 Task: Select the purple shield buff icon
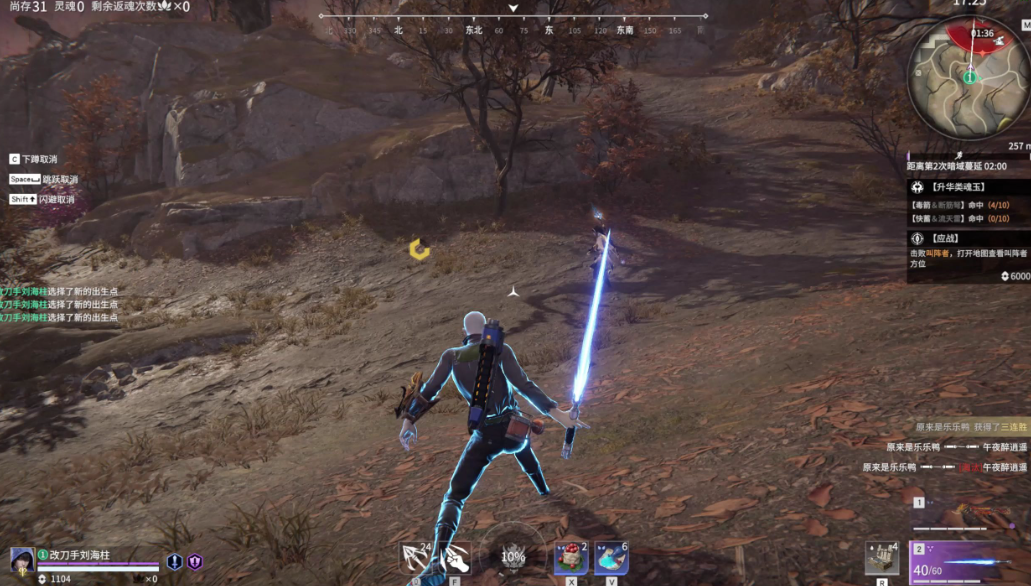(x=194, y=562)
